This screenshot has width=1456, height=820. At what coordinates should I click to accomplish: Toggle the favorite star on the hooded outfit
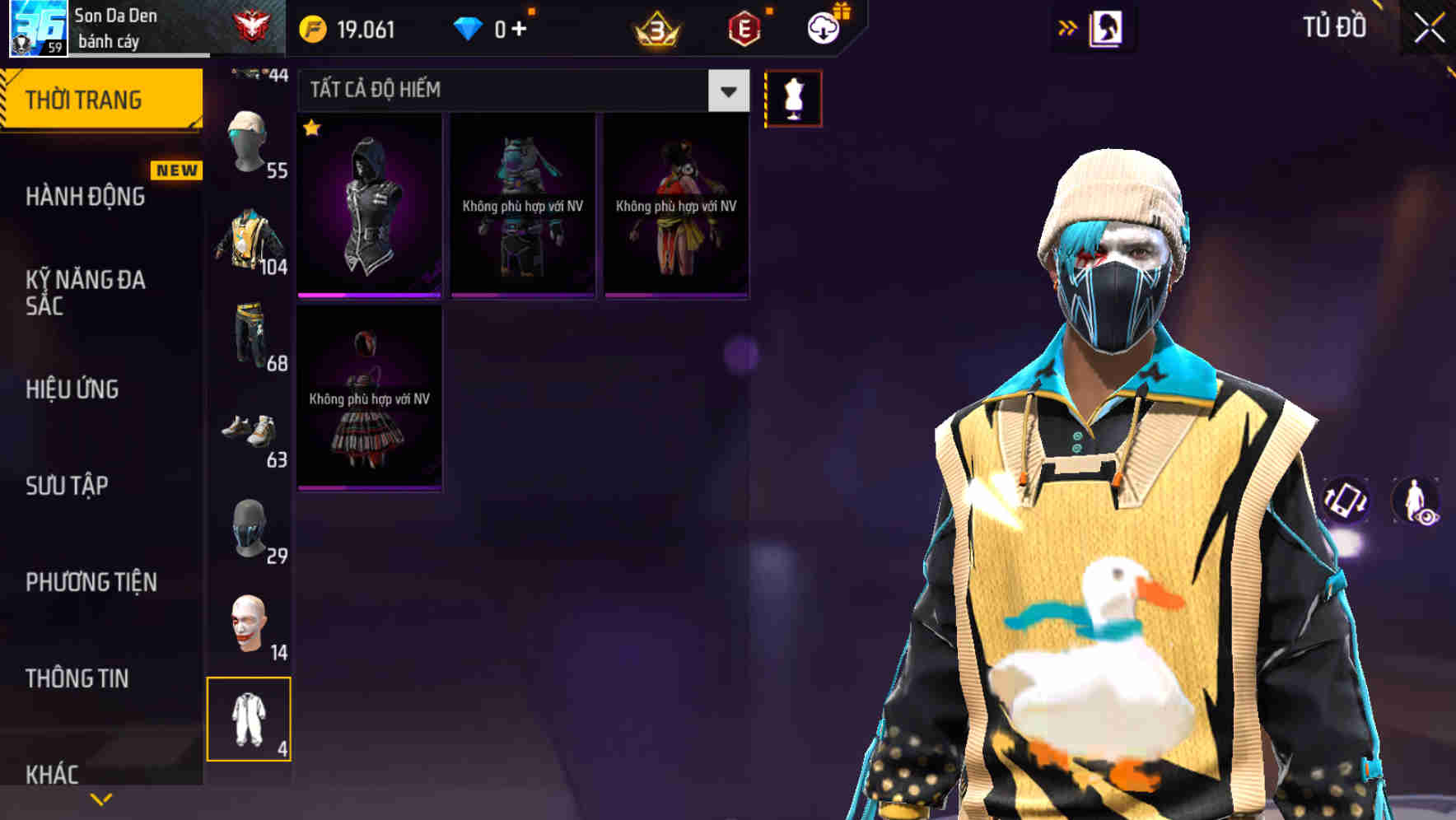312,128
